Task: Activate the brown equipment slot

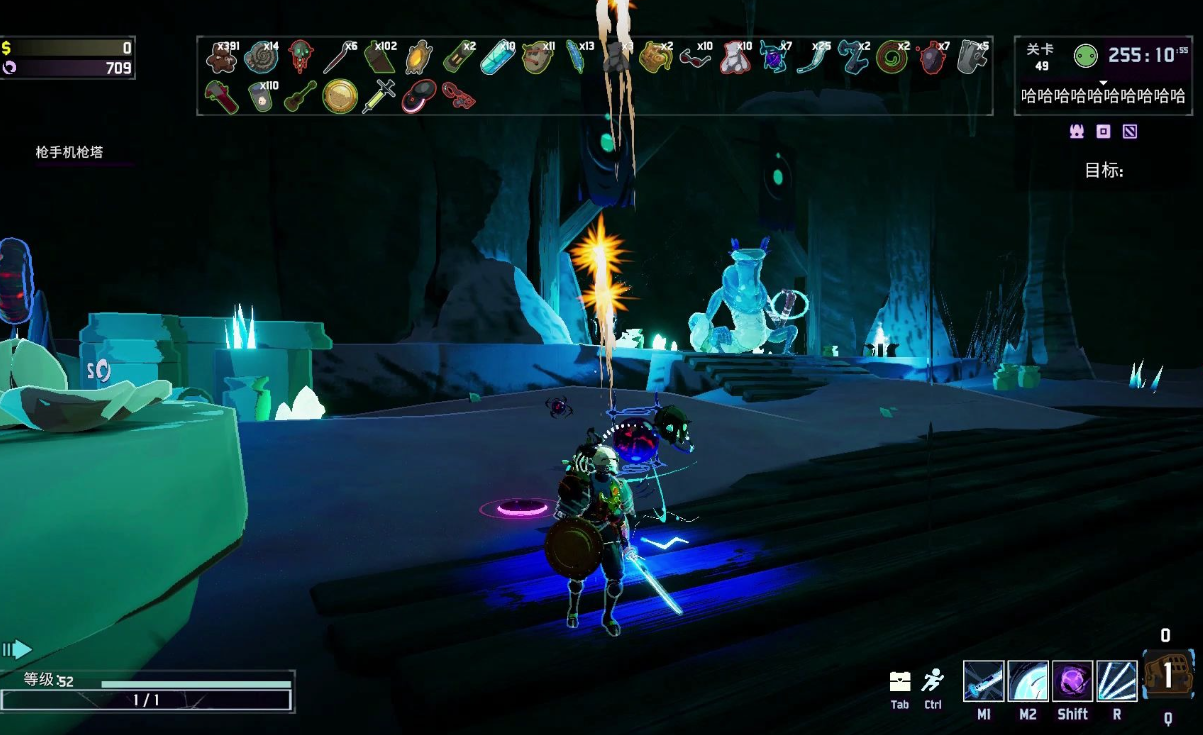Action: click(1167, 676)
